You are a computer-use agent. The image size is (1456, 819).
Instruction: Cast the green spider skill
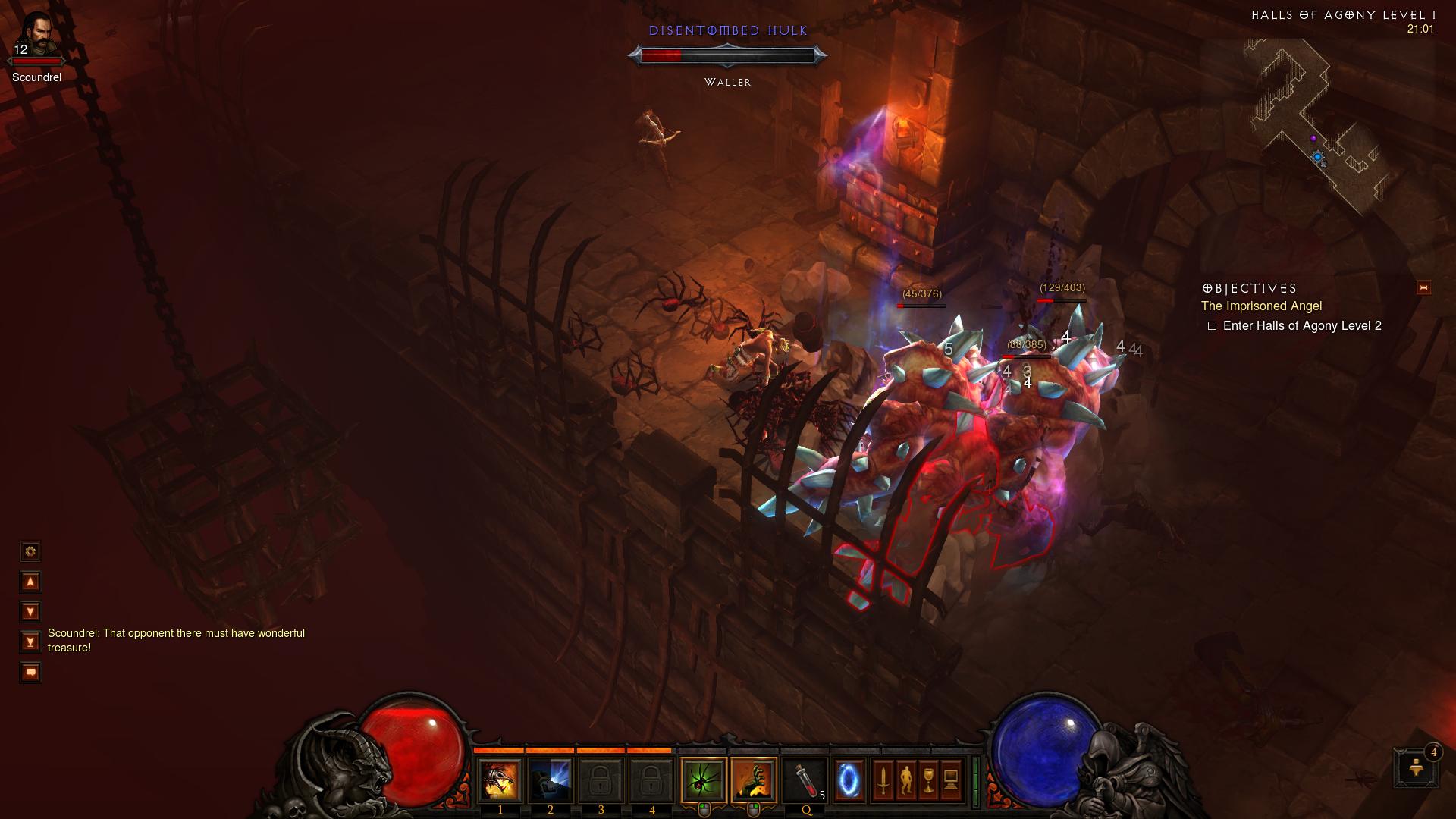click(704, 780)
